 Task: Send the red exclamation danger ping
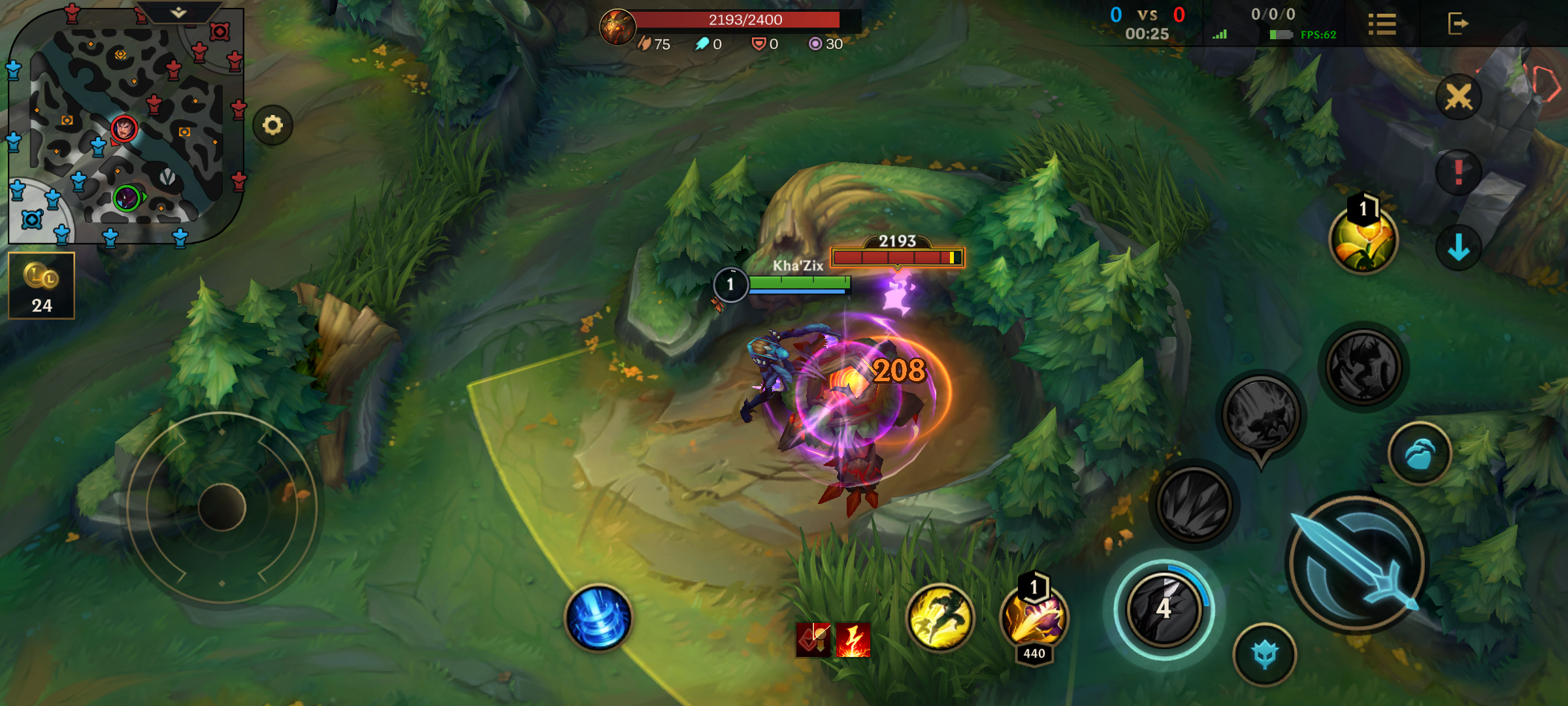[x=1458, y=173]
